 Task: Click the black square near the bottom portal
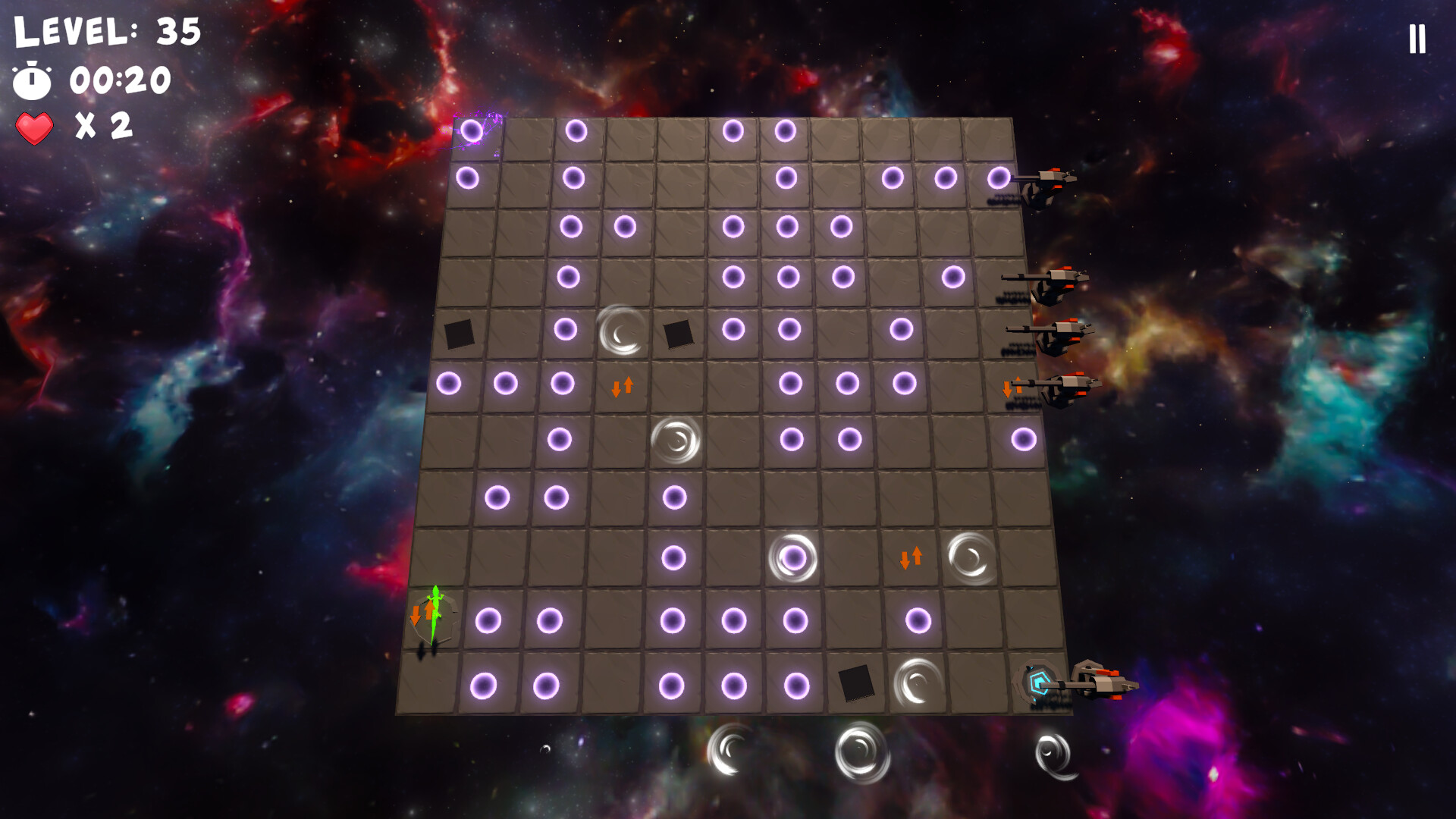857,683
